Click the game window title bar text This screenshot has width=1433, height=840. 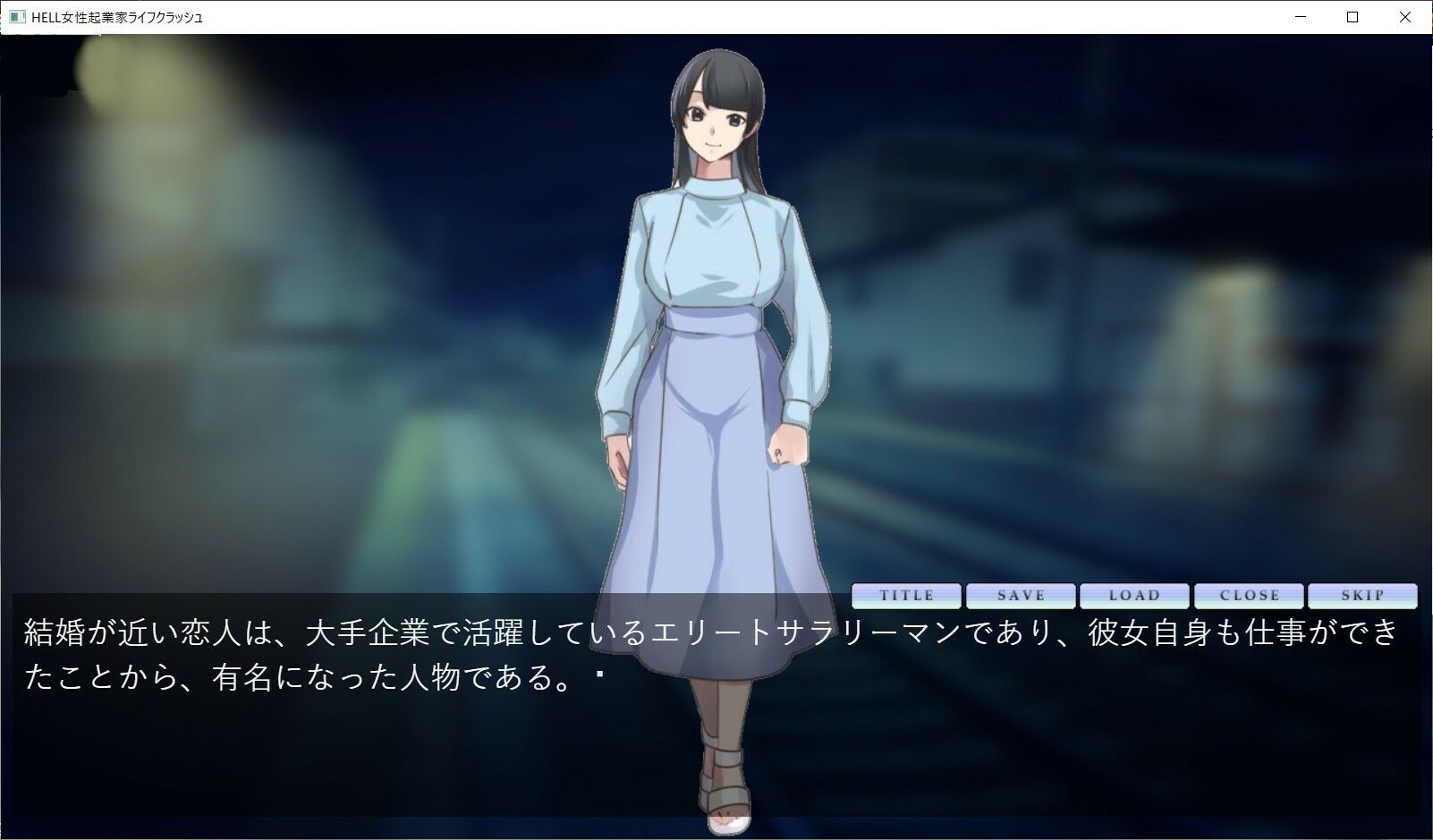click(116, 16)
